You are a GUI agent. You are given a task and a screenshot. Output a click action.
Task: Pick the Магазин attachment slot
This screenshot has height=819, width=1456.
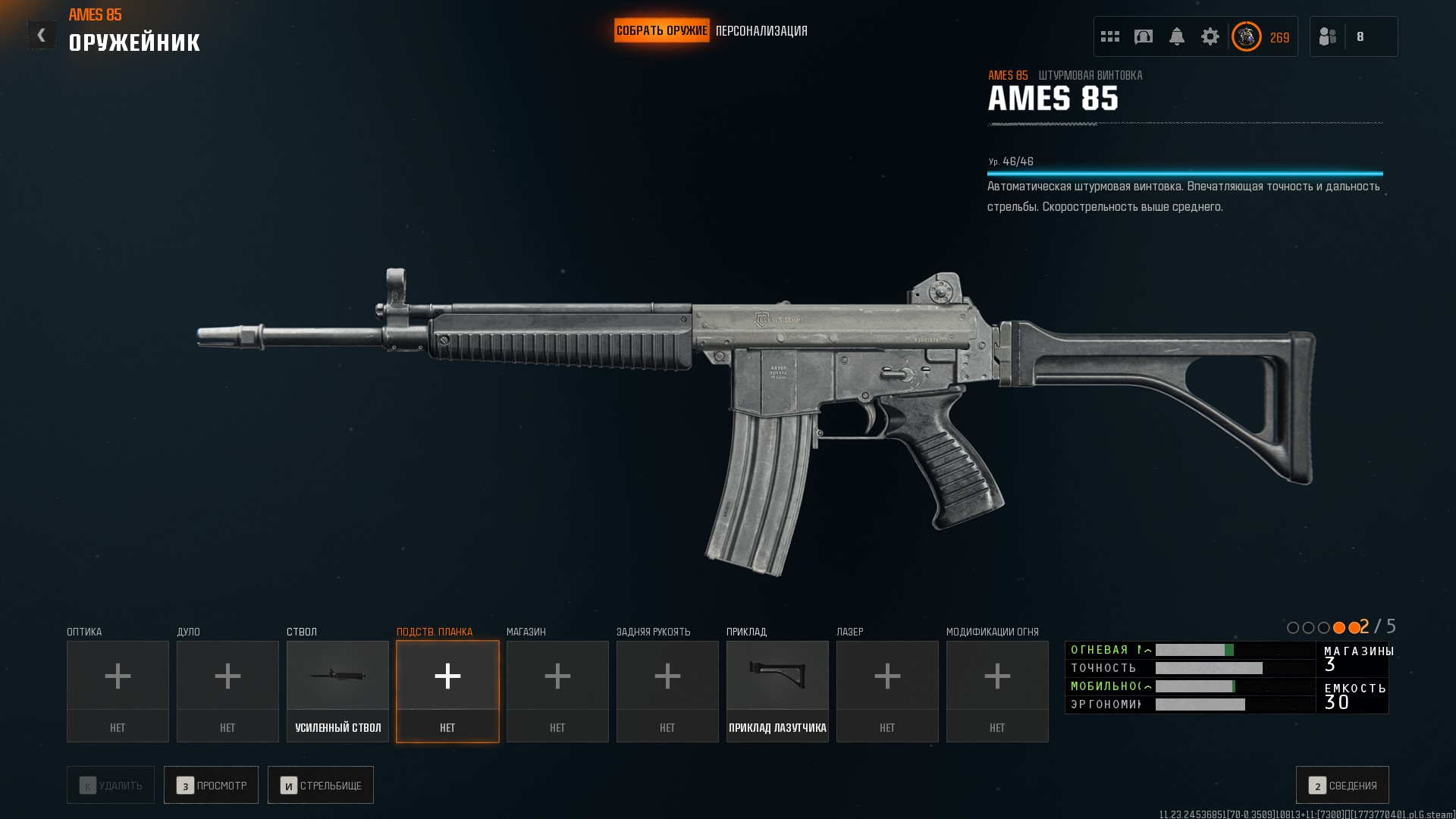pyautogui.click(x=557, y=691)
